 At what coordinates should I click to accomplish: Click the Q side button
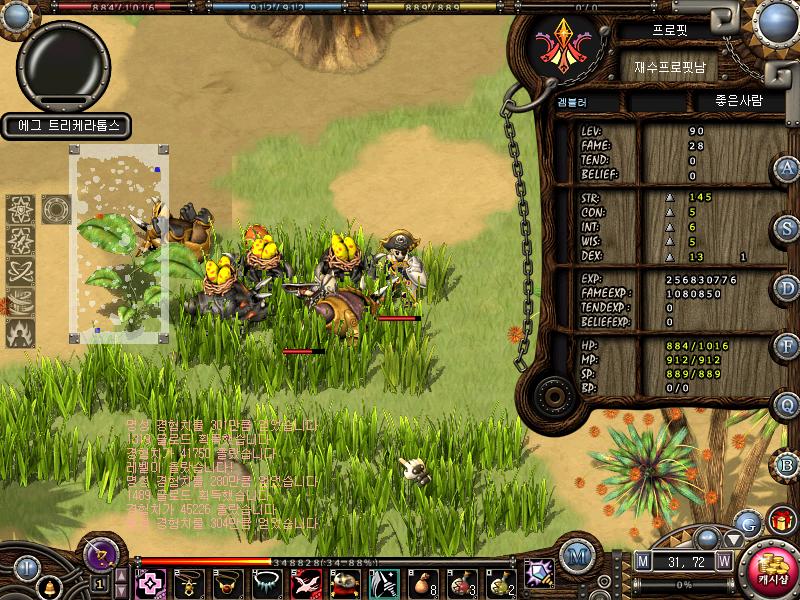click(x=787, y=405)
